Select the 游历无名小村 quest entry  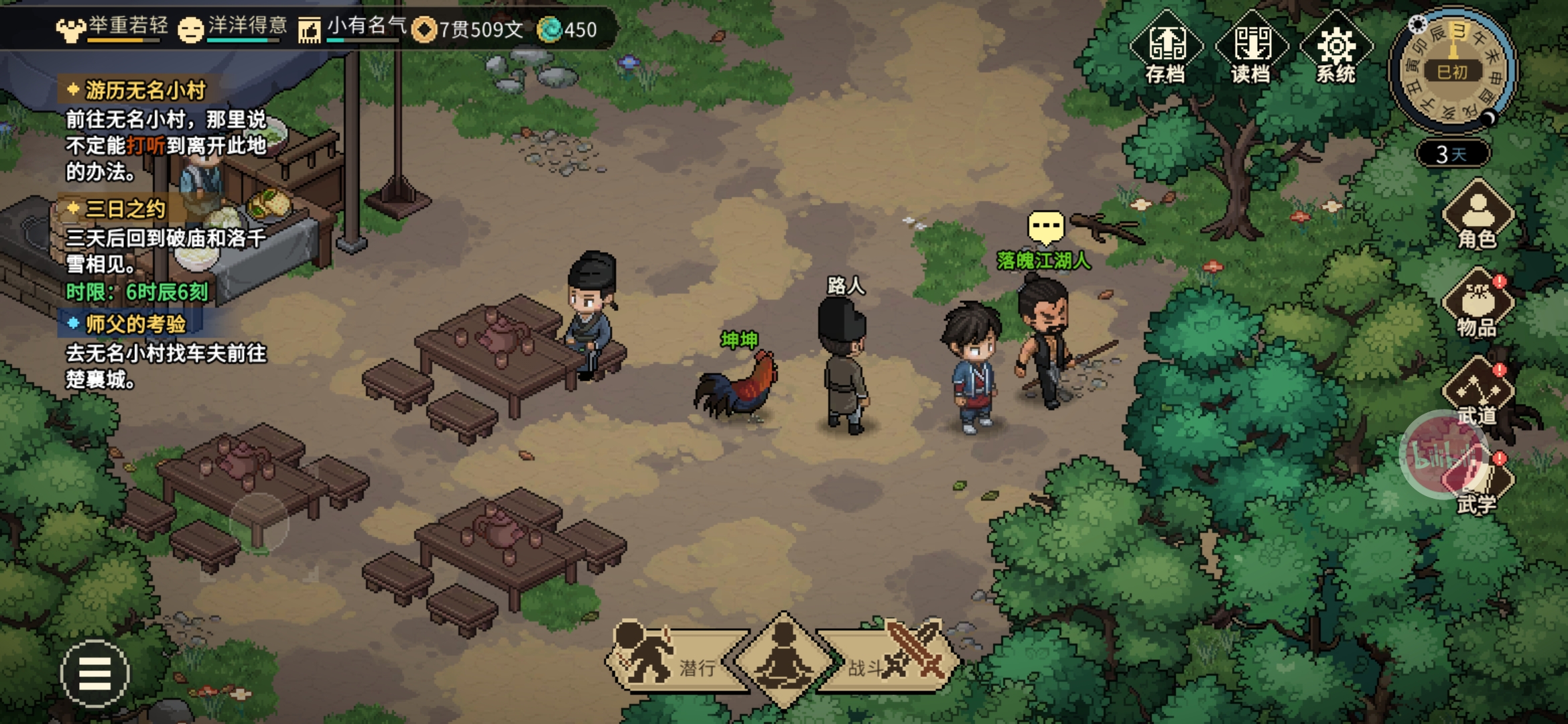coord(145,90)
